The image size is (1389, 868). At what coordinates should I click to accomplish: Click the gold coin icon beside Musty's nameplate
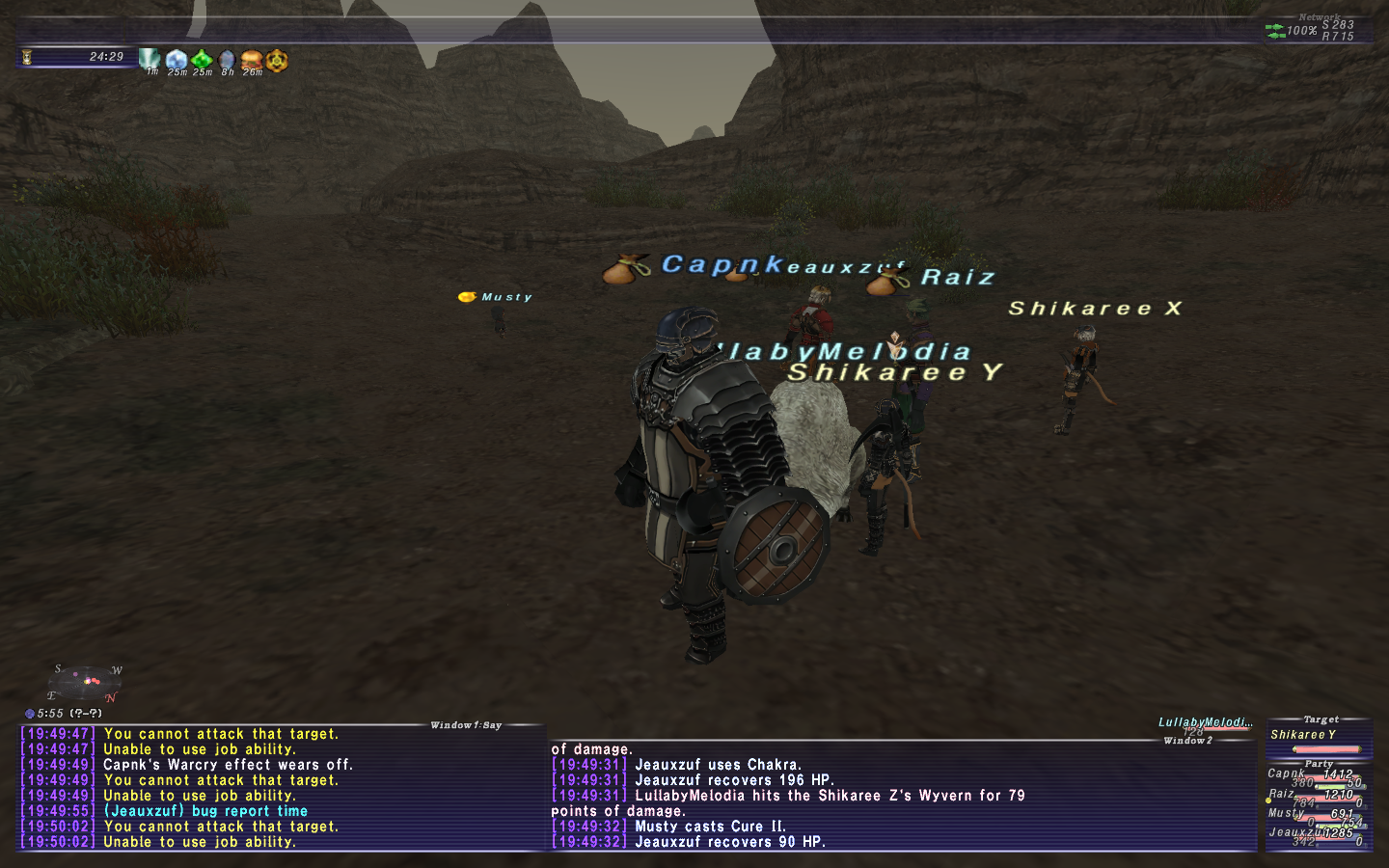[x=467, y=296]
